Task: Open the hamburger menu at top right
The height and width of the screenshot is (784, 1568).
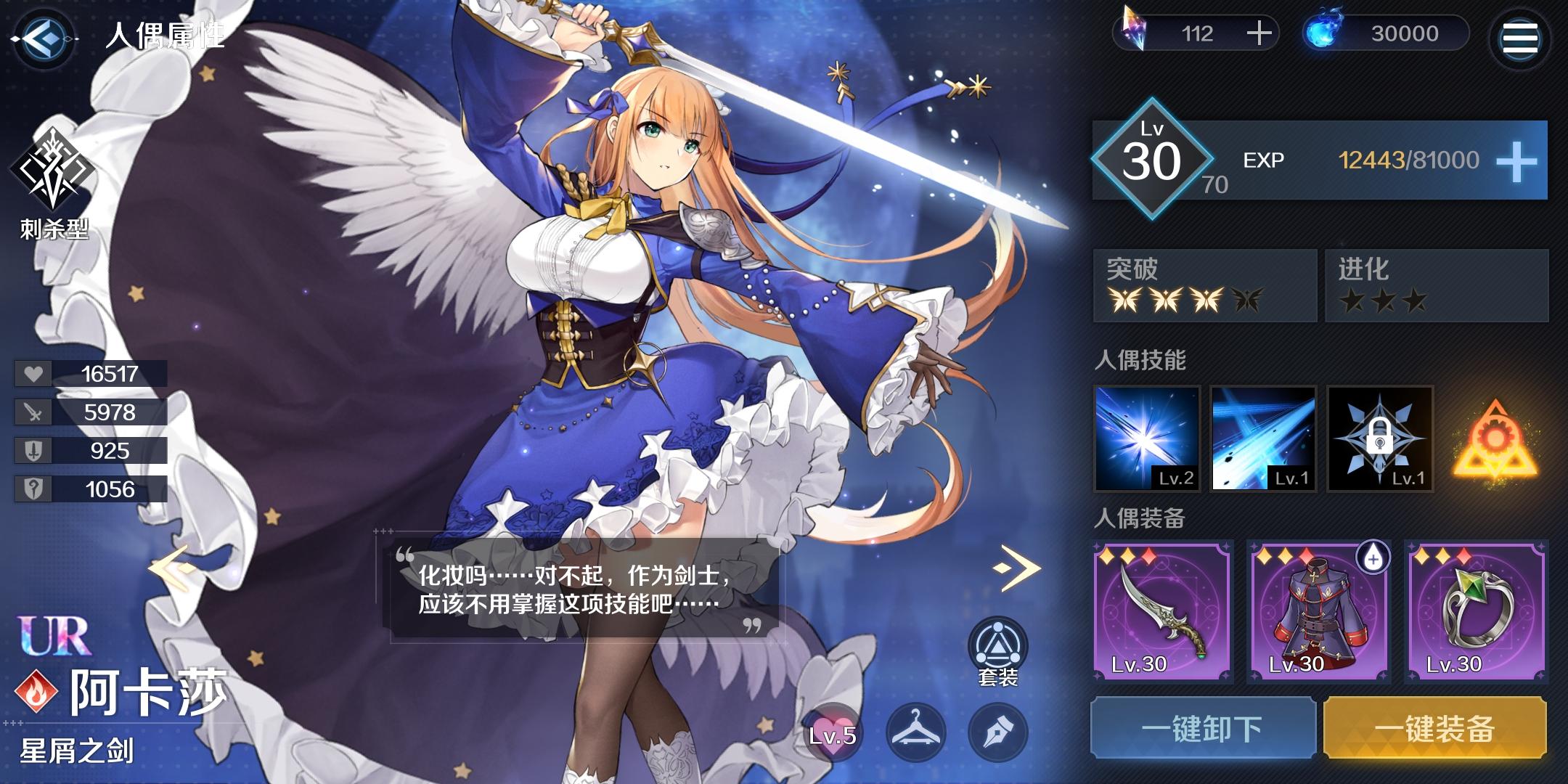Action: [1522, 38]
